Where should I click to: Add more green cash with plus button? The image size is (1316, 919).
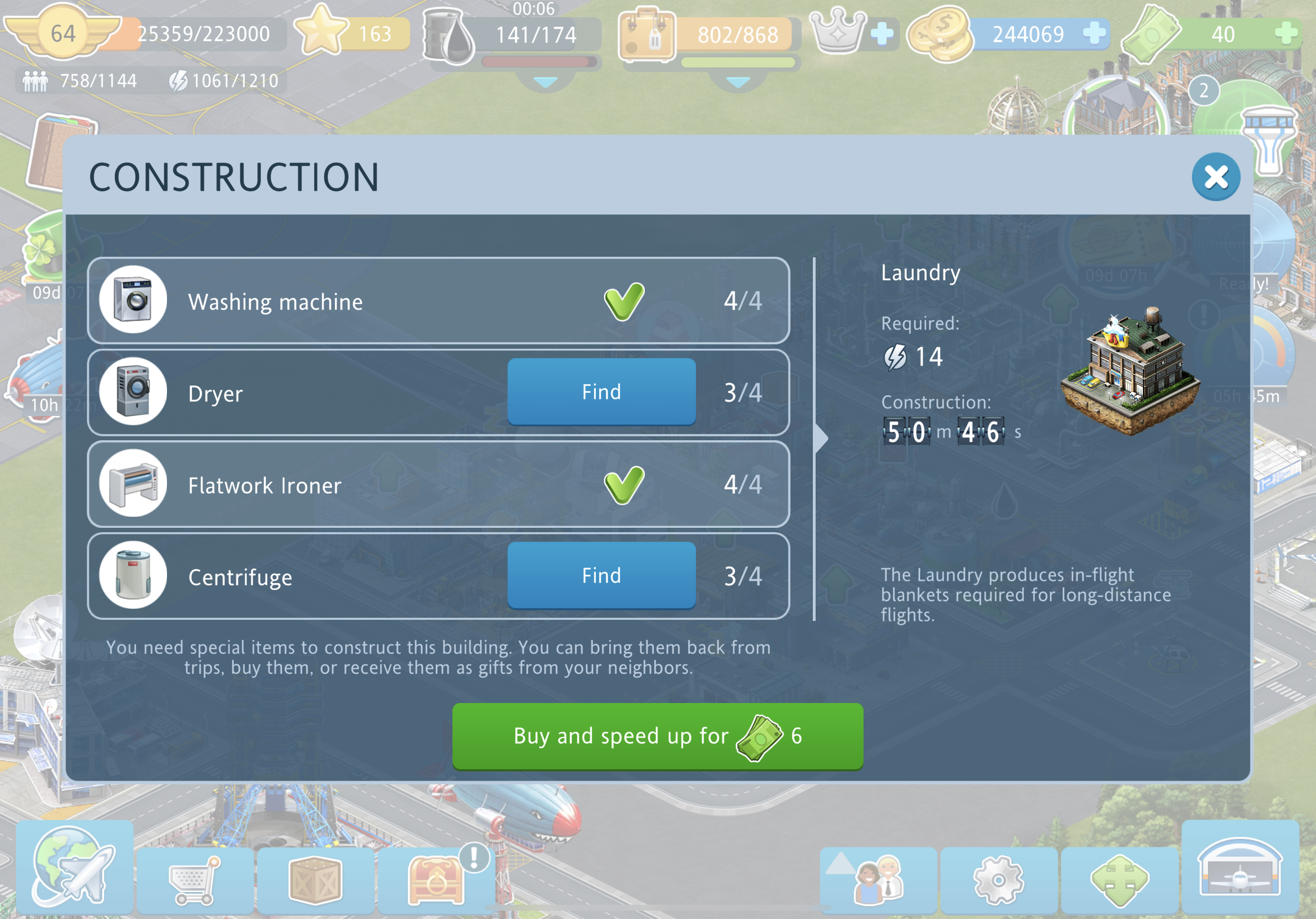coord(1286,34)
